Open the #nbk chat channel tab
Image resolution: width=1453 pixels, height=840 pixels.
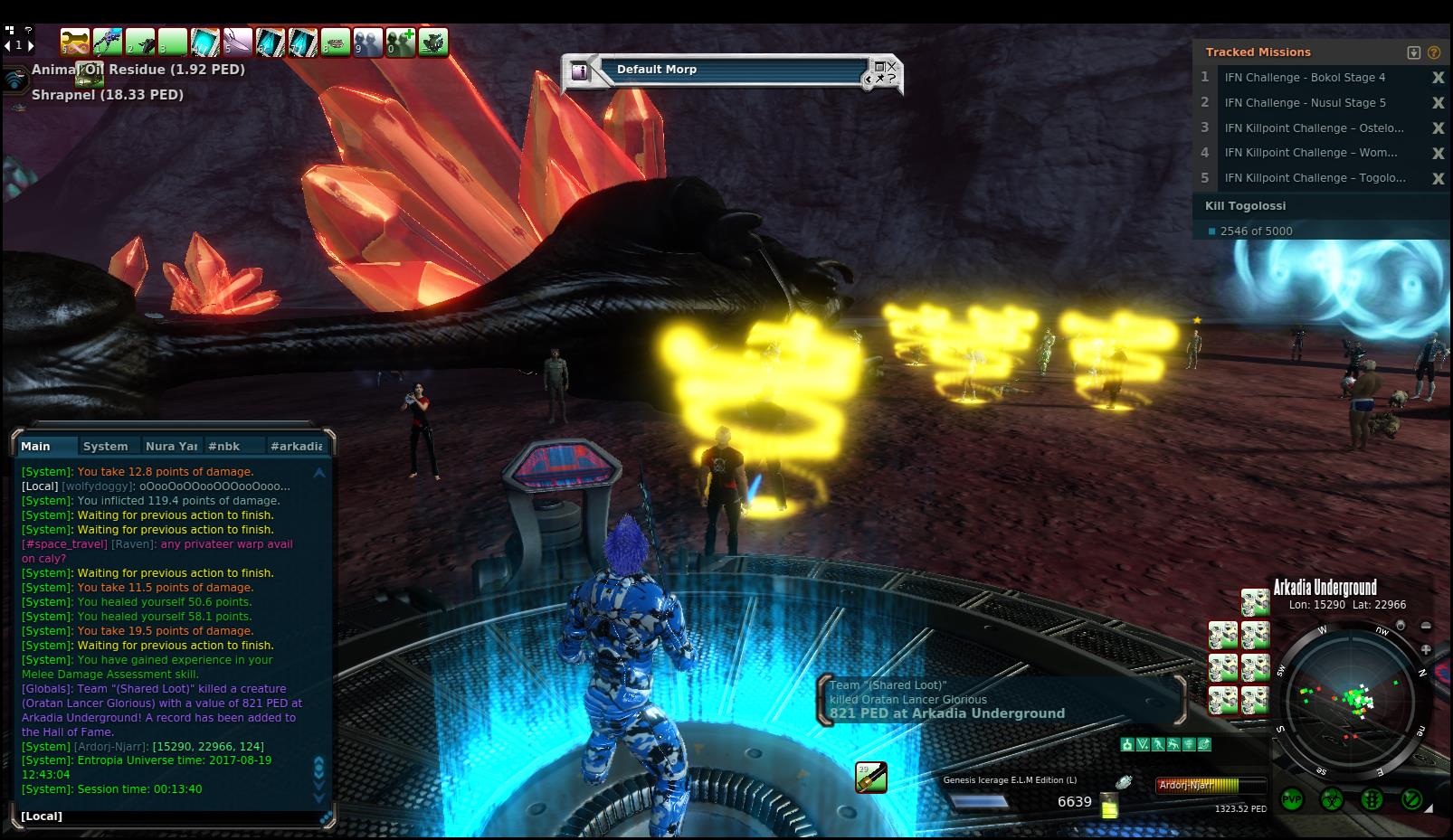click(224, 446)
